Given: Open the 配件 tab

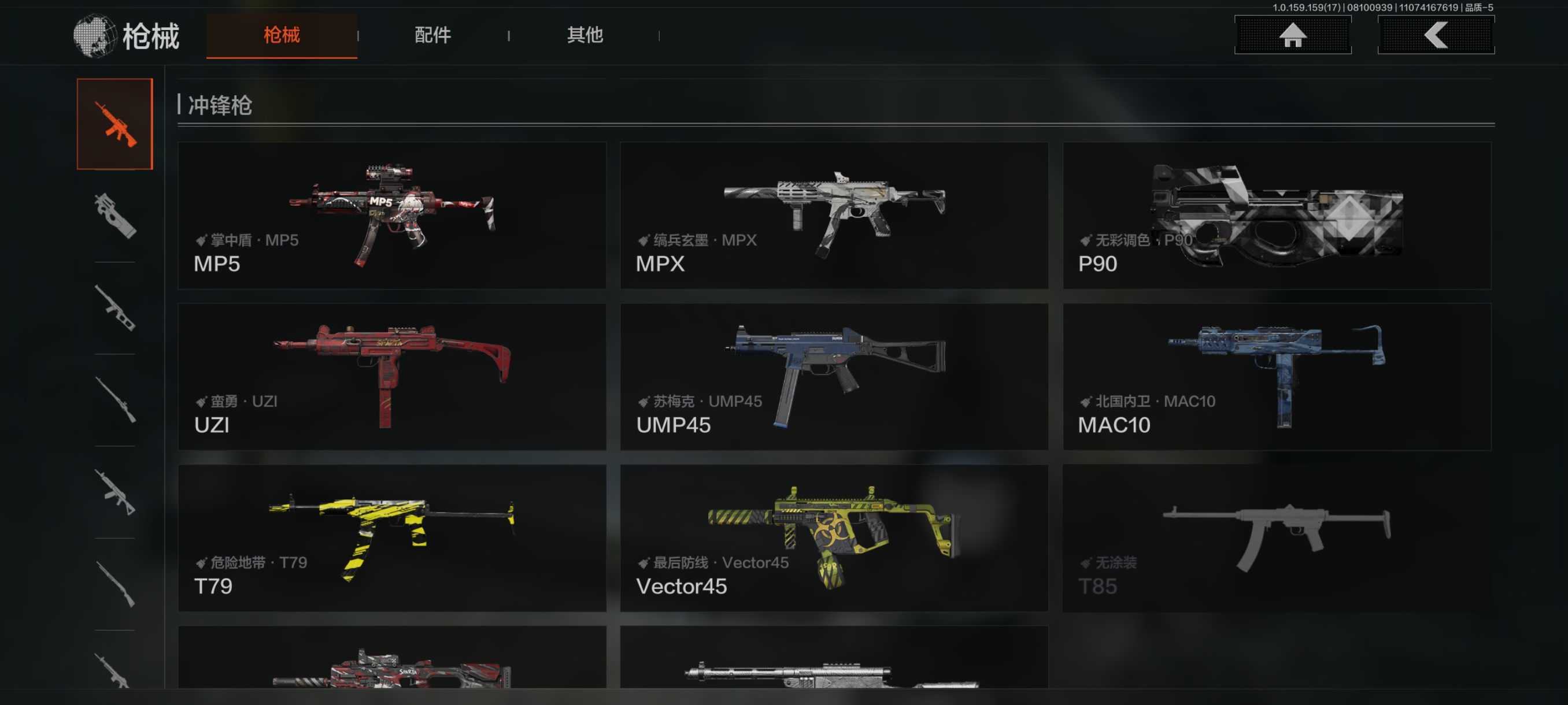Looking at the screenshot, I should 433,35.
